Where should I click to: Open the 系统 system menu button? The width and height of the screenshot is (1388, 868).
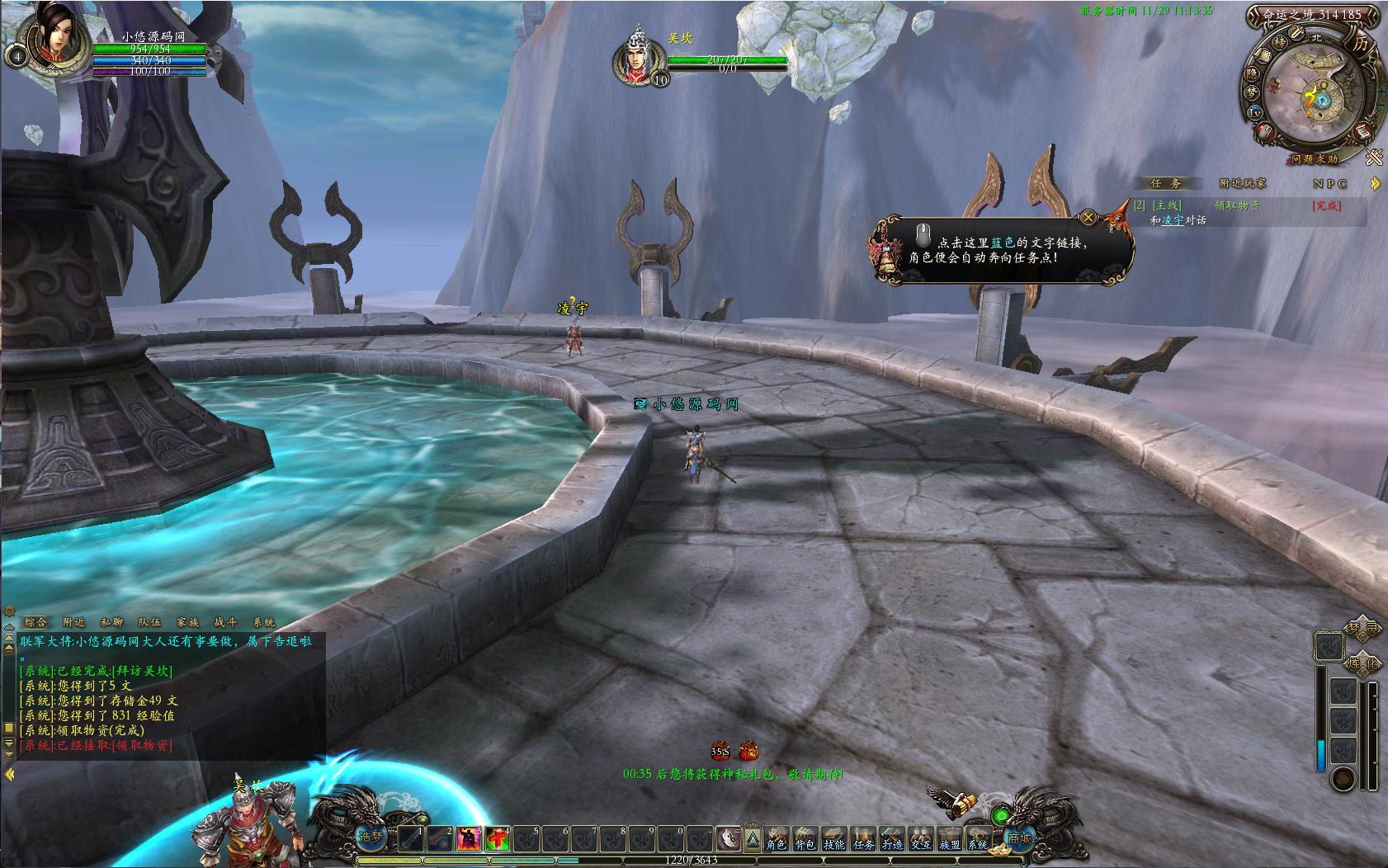point(978,840)
